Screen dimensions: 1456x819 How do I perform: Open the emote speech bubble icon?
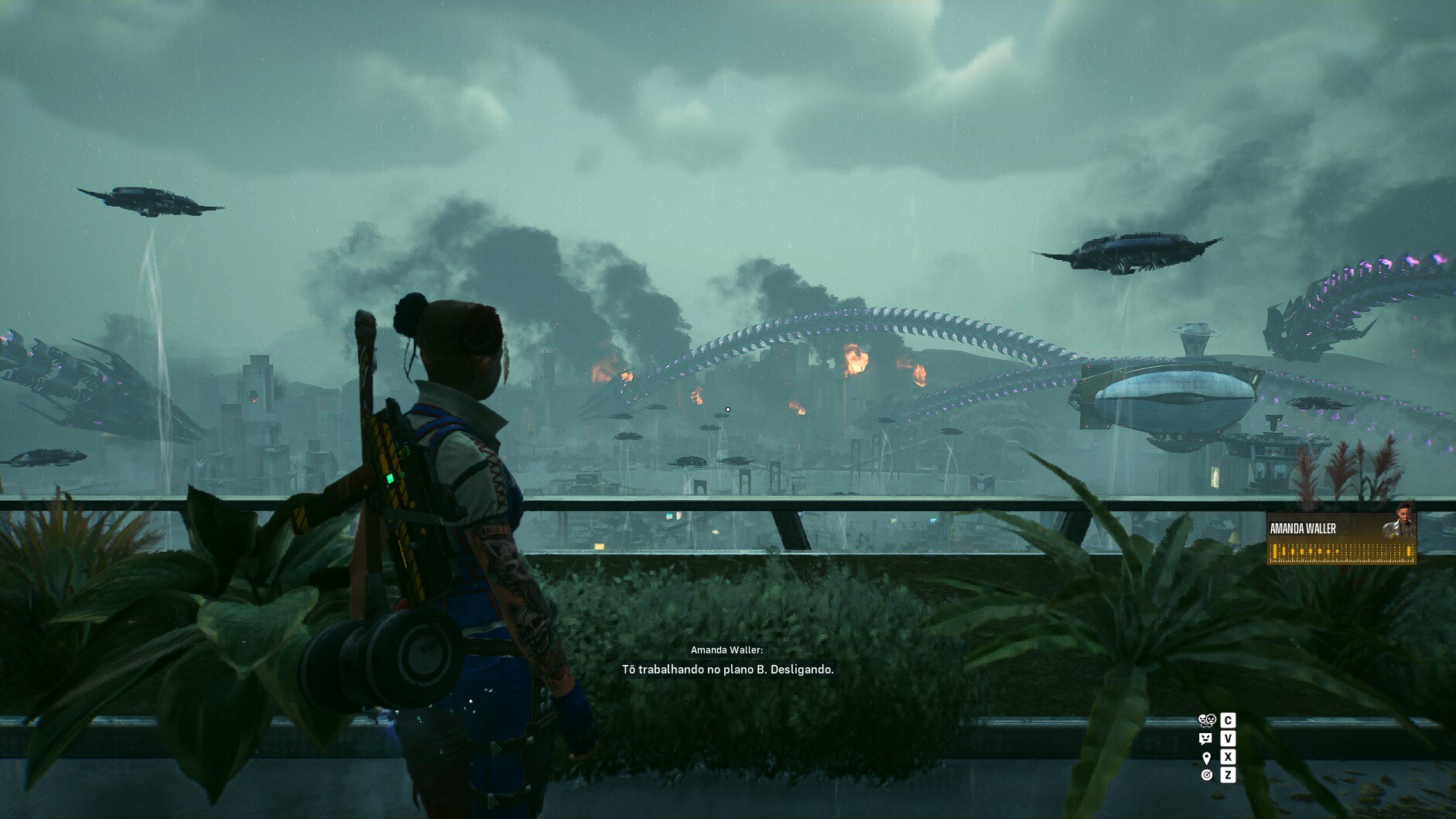pos(1205,738)
